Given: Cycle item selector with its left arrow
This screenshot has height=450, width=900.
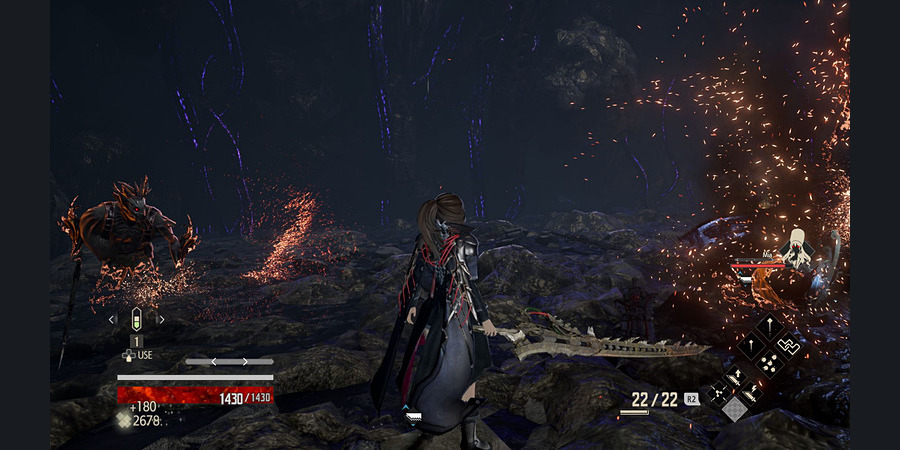Looking at the screenshot, I should (x=112, y=320).
